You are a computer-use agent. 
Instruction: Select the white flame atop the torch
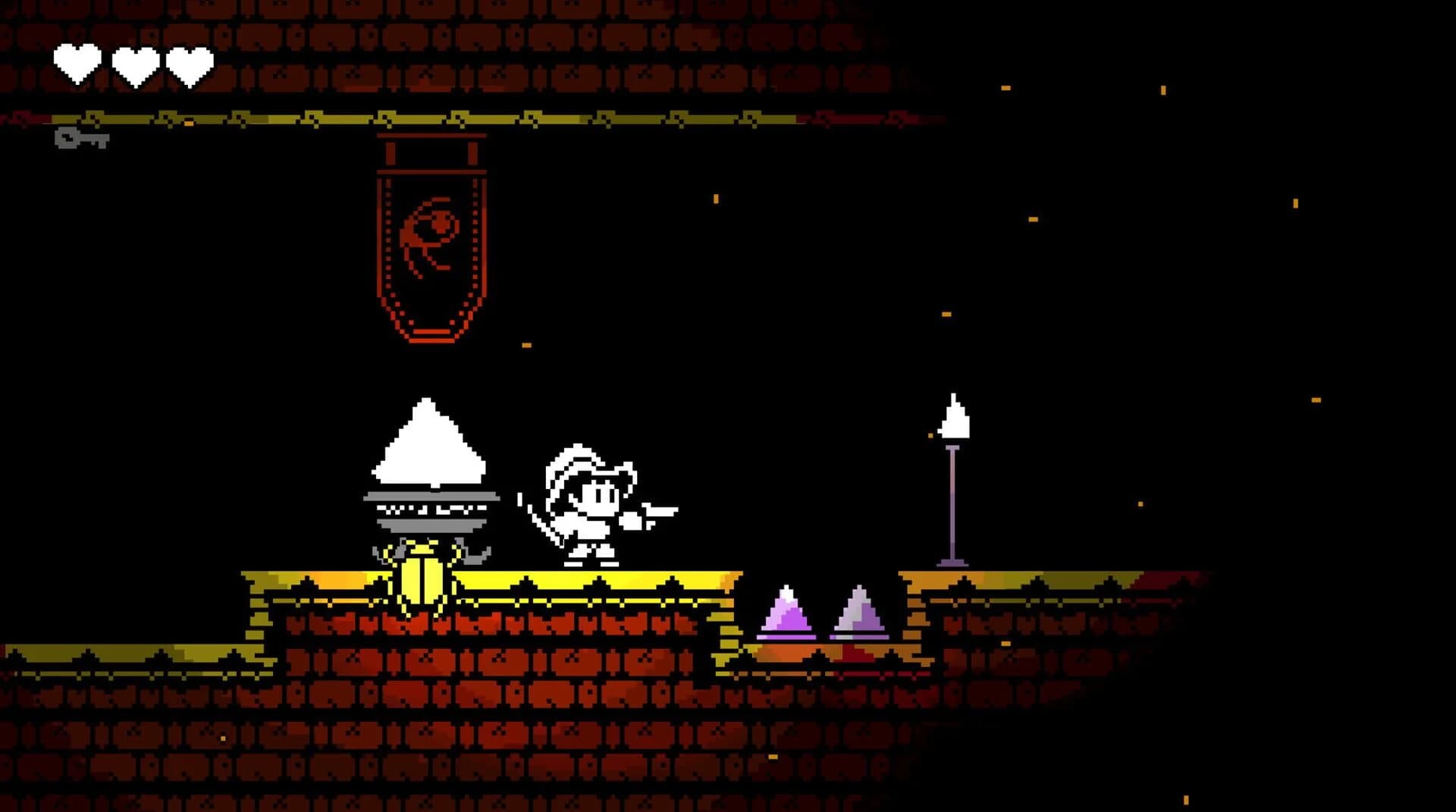pos(954,417)
